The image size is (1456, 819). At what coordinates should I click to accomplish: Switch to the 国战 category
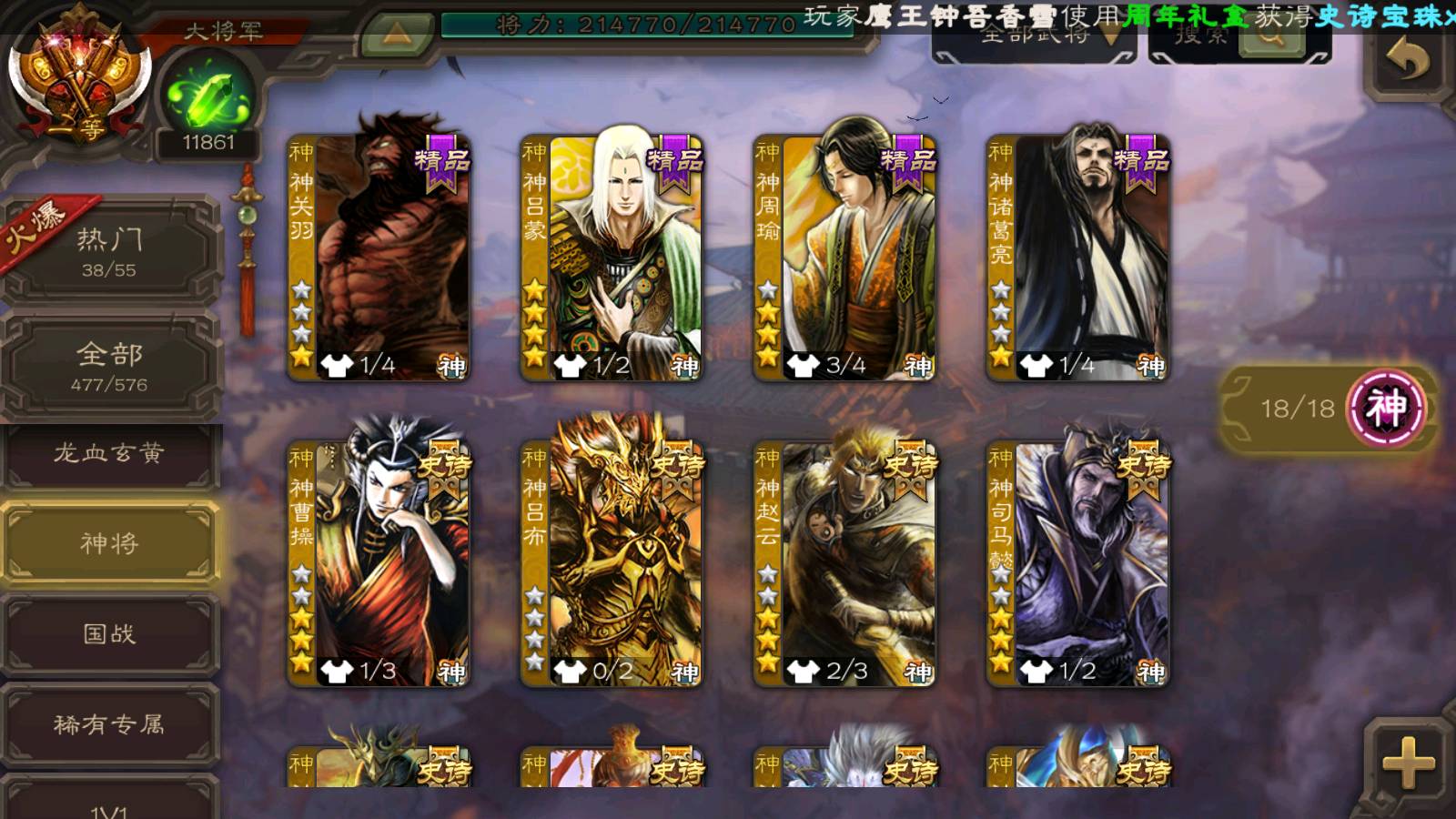(109, 634)
